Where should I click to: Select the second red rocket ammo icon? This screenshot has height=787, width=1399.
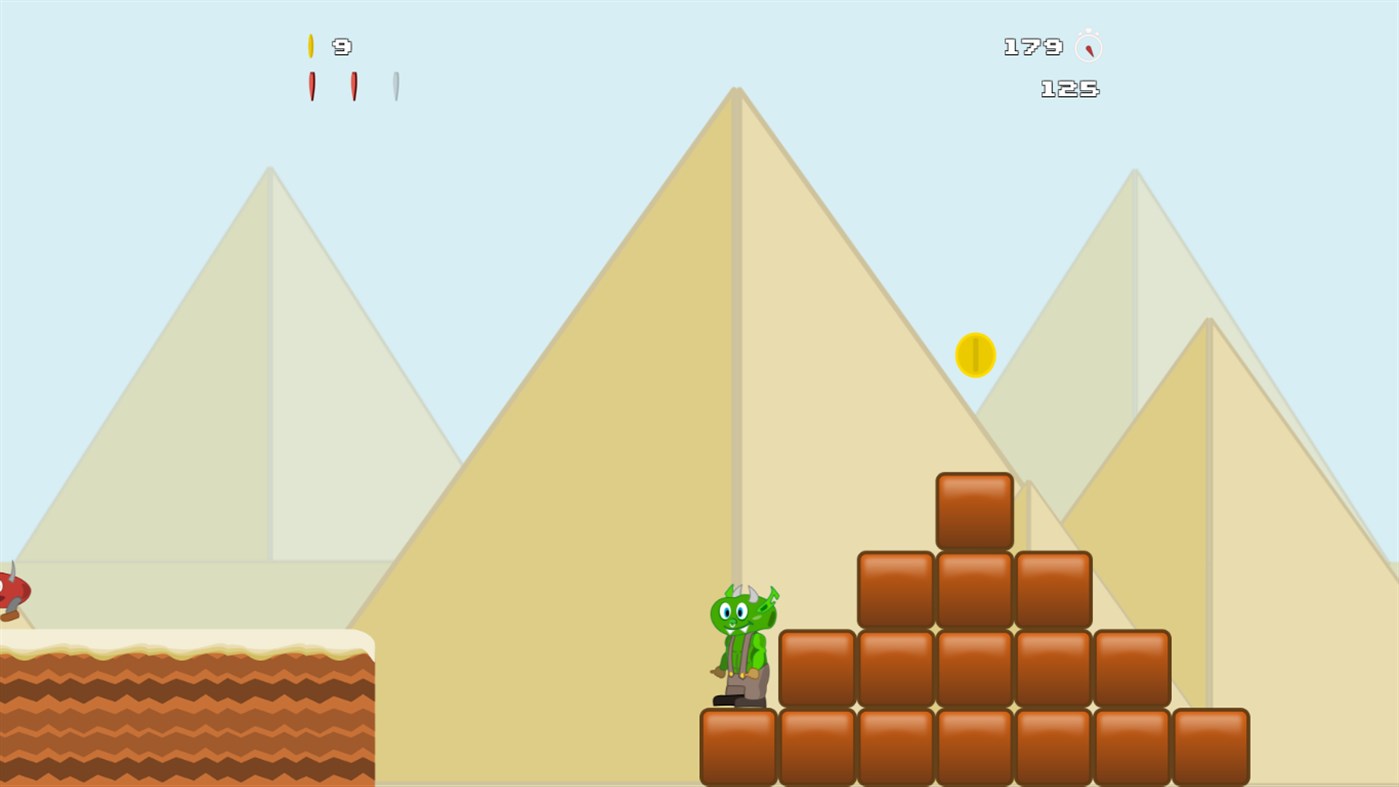point(354,86)
